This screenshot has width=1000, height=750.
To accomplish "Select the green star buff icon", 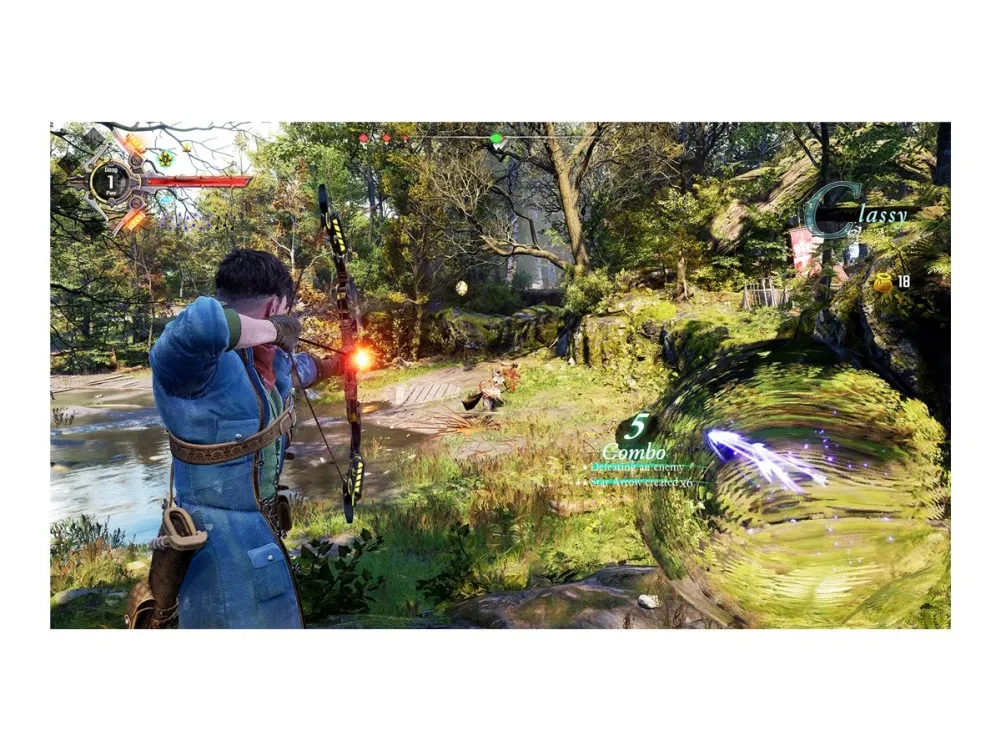I will click(x=167, y=157).
